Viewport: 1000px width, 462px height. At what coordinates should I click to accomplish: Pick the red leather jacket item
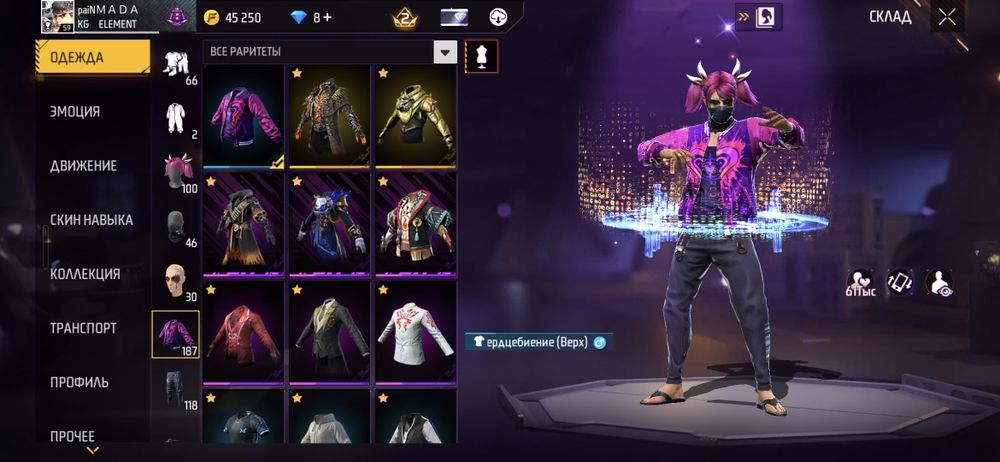pos(244,332)
